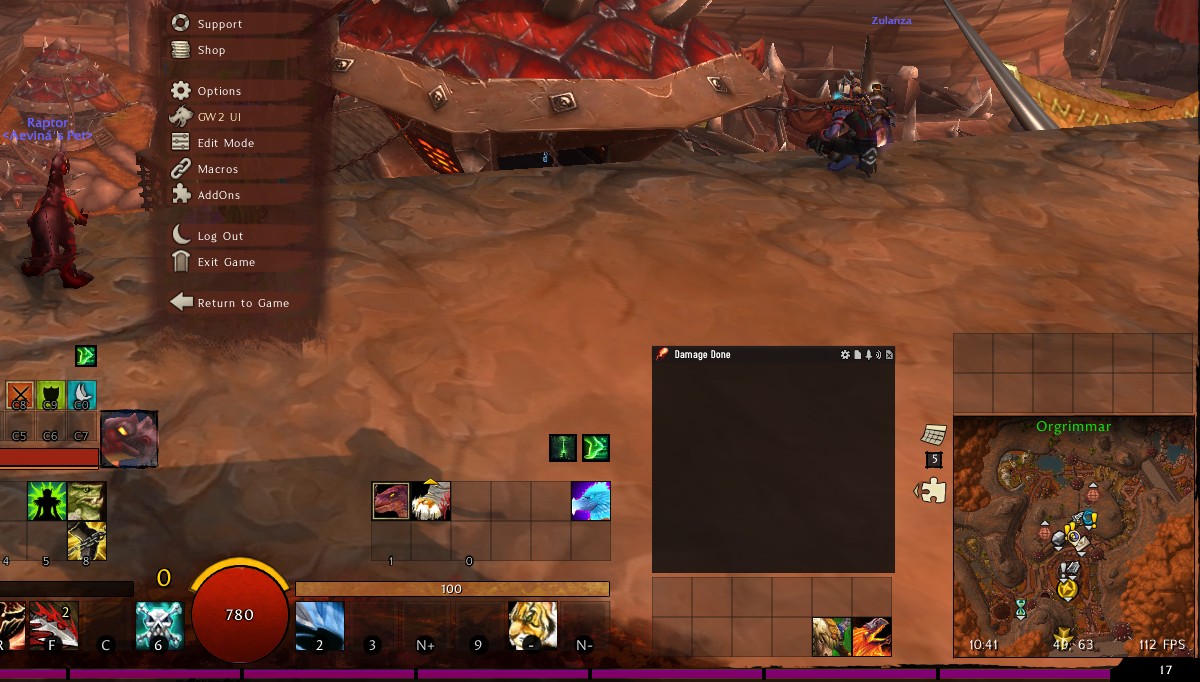Viewport: 1200px width, 682px height.
Task: Click the Orgrimmar minimap
Action: pyautogui.click(x=1073, y=540)
